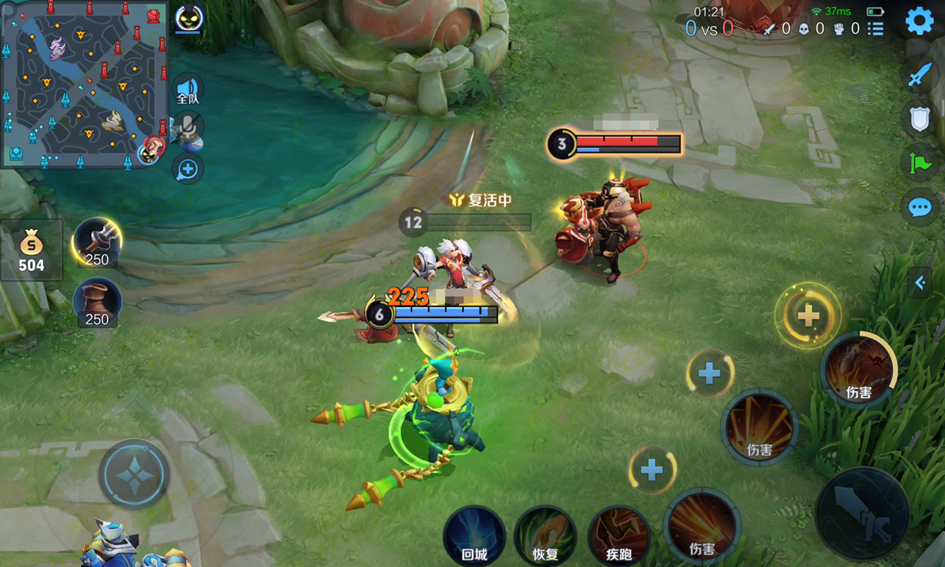This screenshot has height=567, width=945.
Task: Click the magnifier plus icon beside minimap
Action: point(188,170)
